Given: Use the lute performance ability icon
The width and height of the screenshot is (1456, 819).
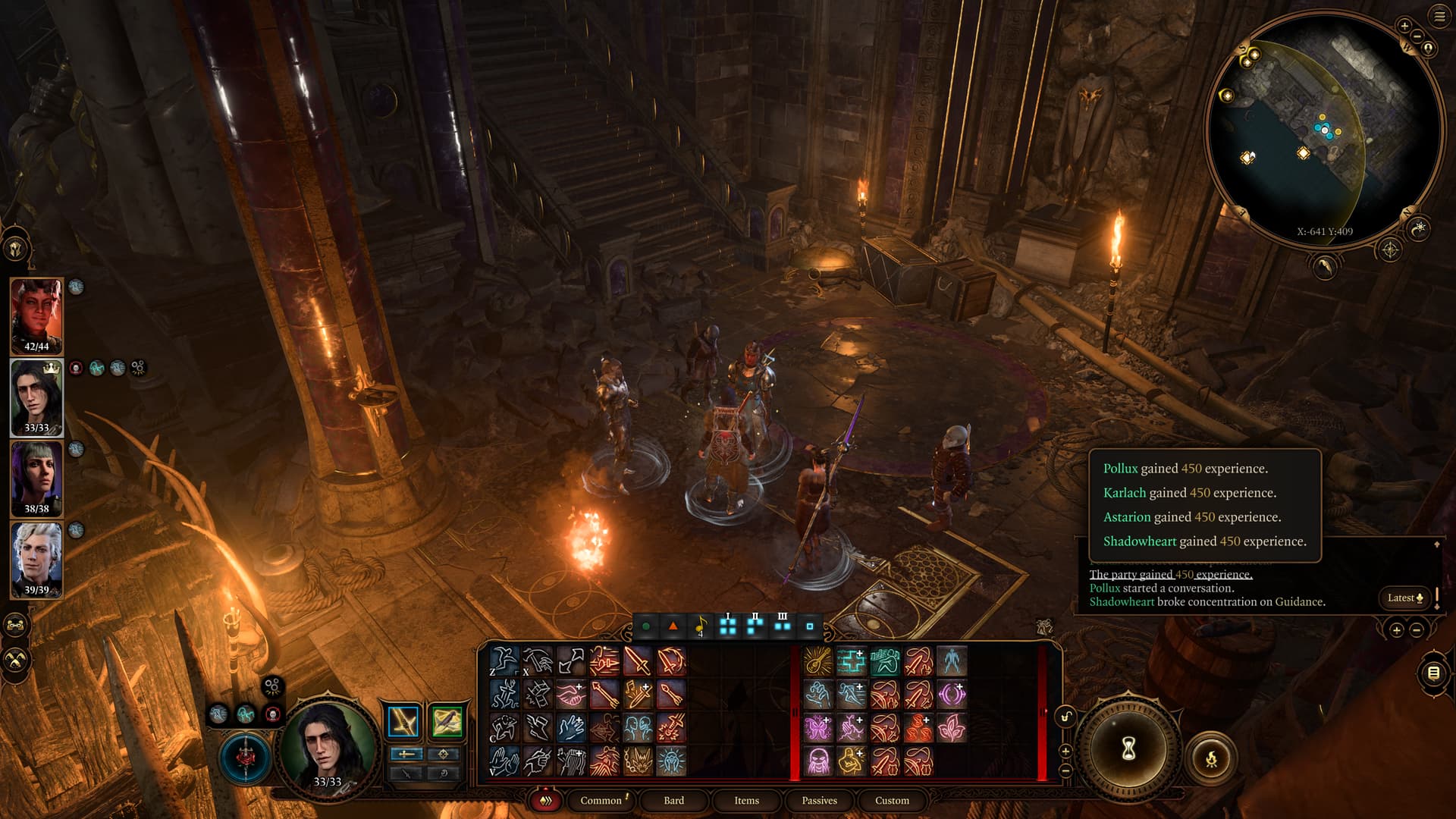Looking at the screenshot, I should pyautogui.click(x=817, y=661).
